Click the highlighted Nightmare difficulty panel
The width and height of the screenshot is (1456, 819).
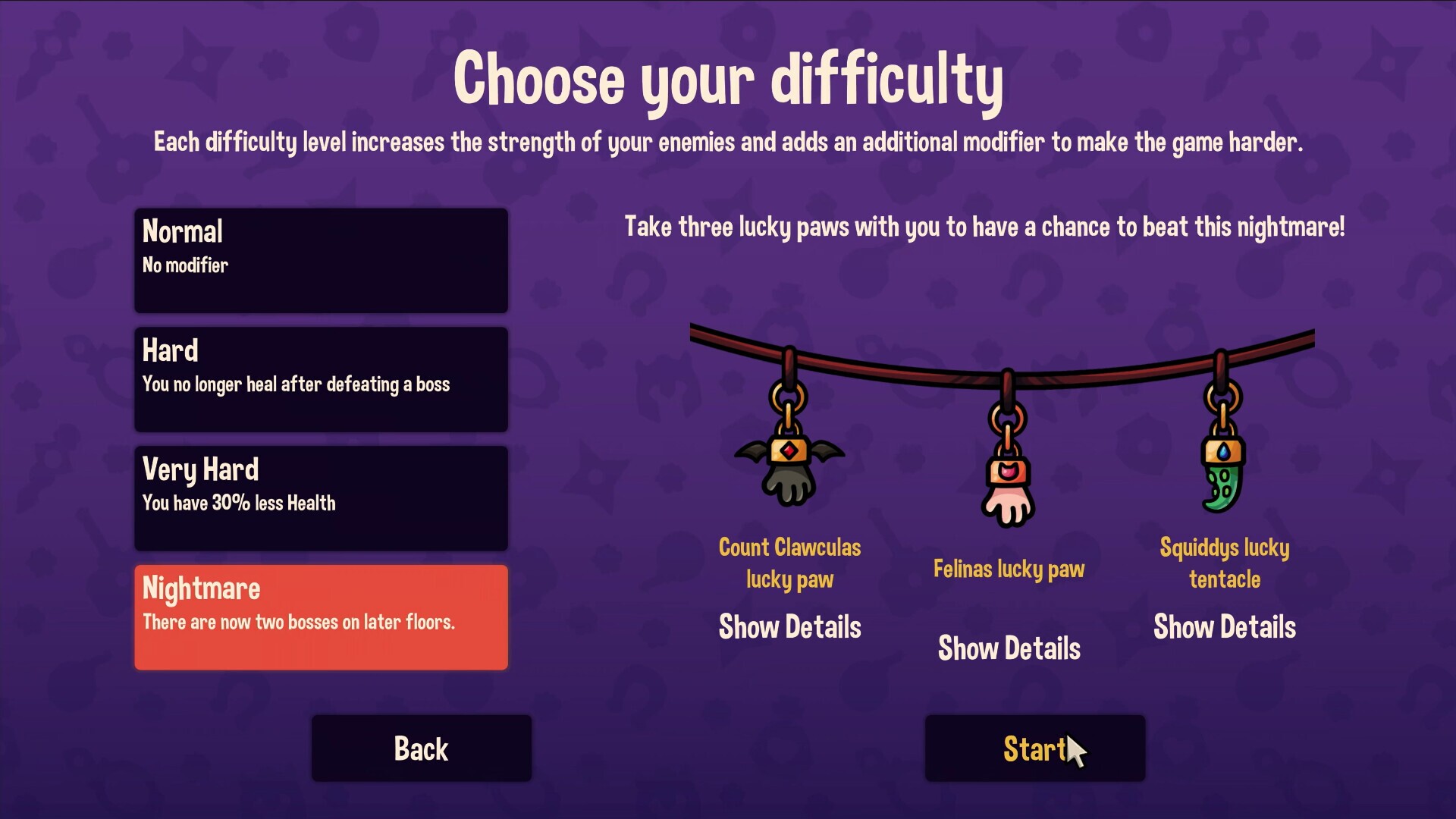pyautogui.click(x=321, y=617)
